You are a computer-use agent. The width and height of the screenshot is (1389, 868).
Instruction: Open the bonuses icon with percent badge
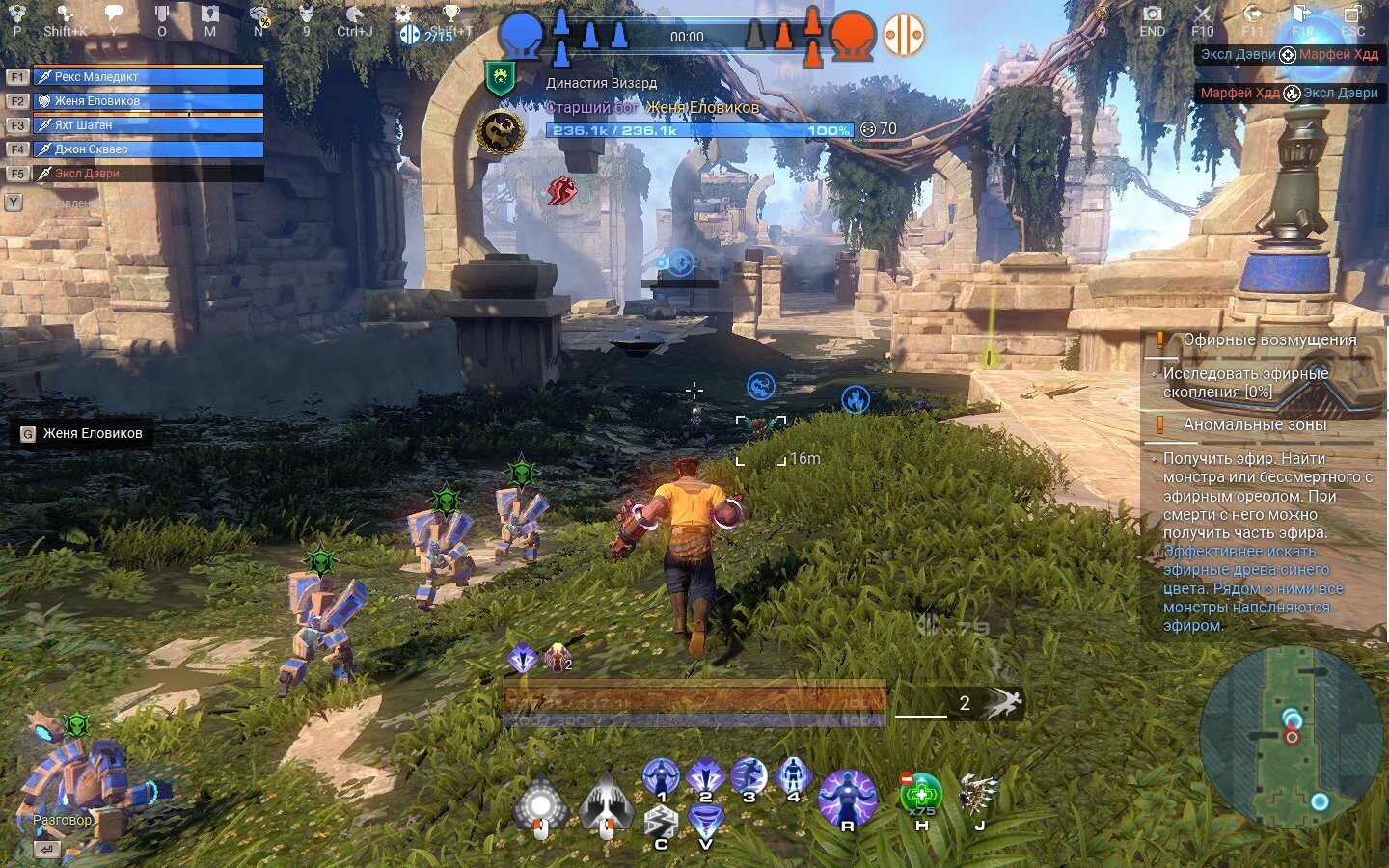coord(258,14)
